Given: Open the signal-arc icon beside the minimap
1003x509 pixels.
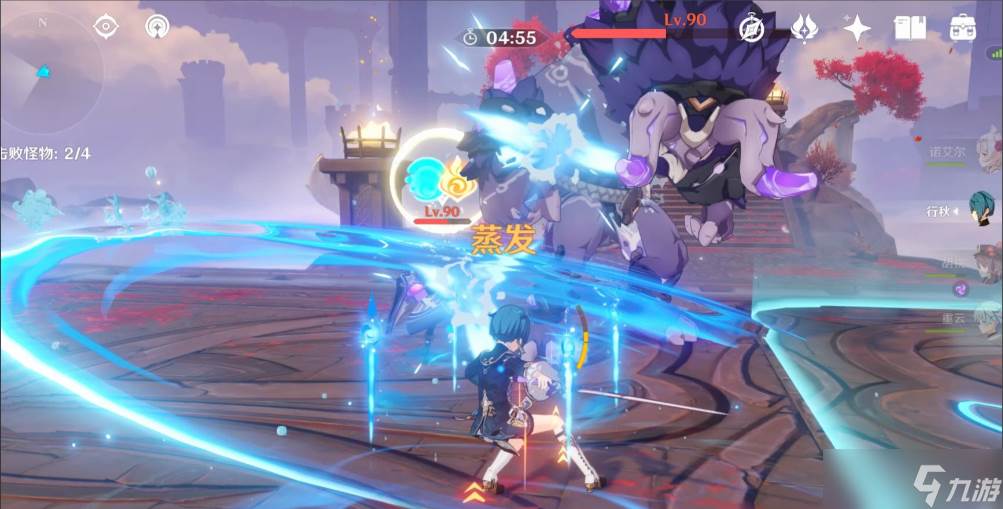Looking at the screenshot, I should (x=157, y=27).
